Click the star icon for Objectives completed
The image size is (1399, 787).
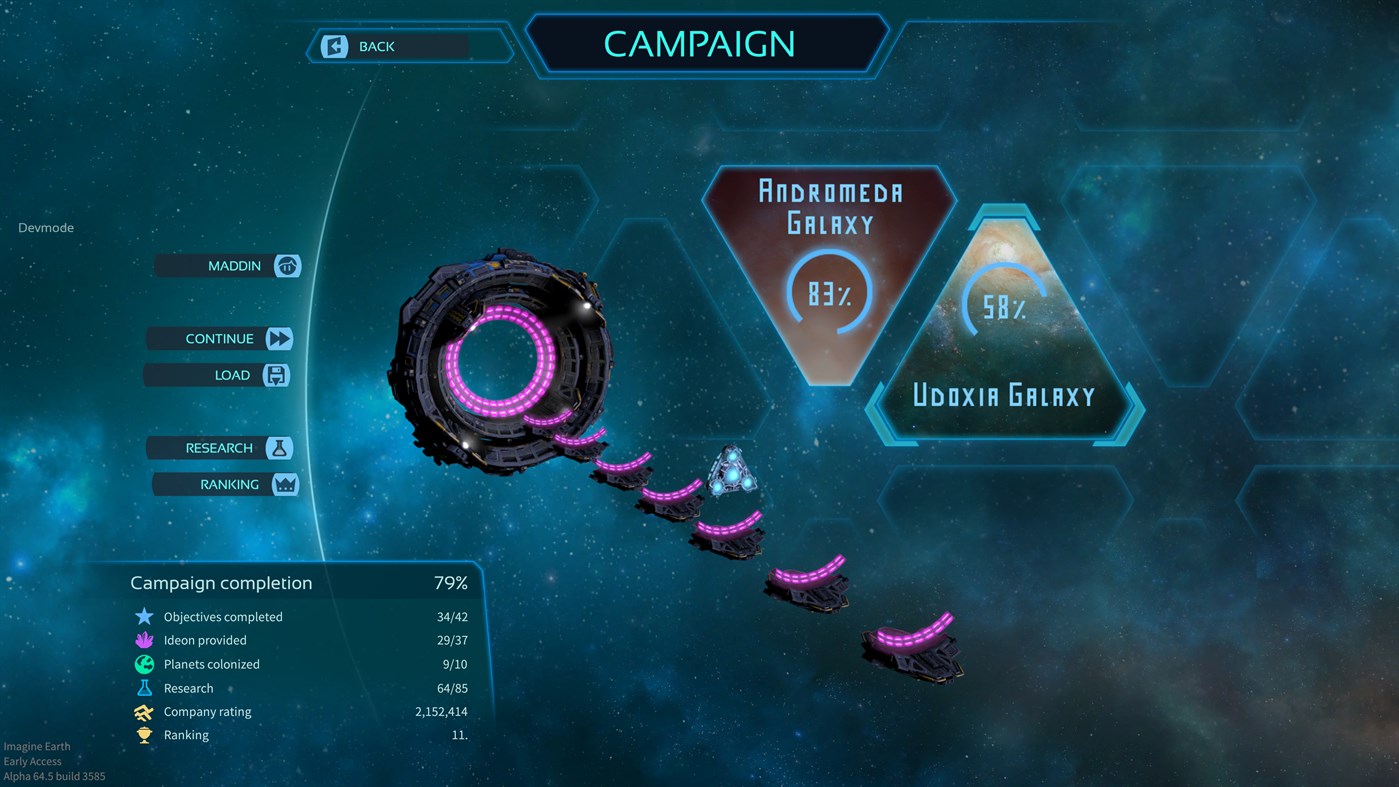tap(142, 616)
